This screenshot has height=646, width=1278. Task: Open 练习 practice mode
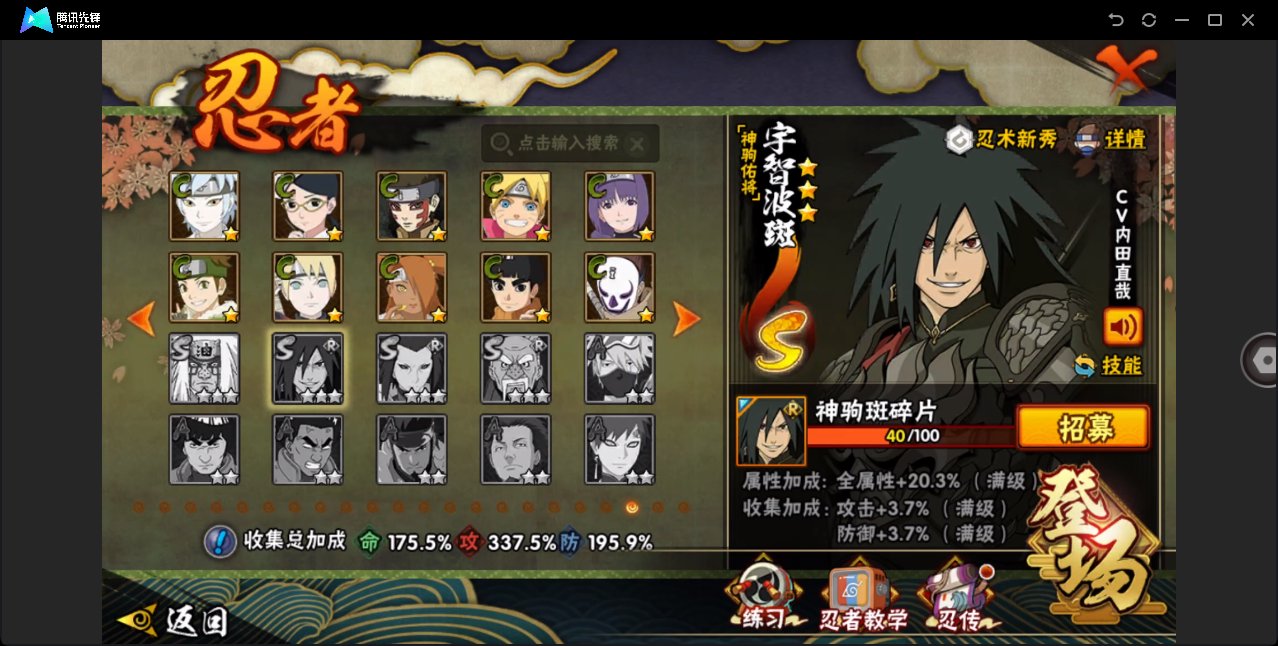766,599
